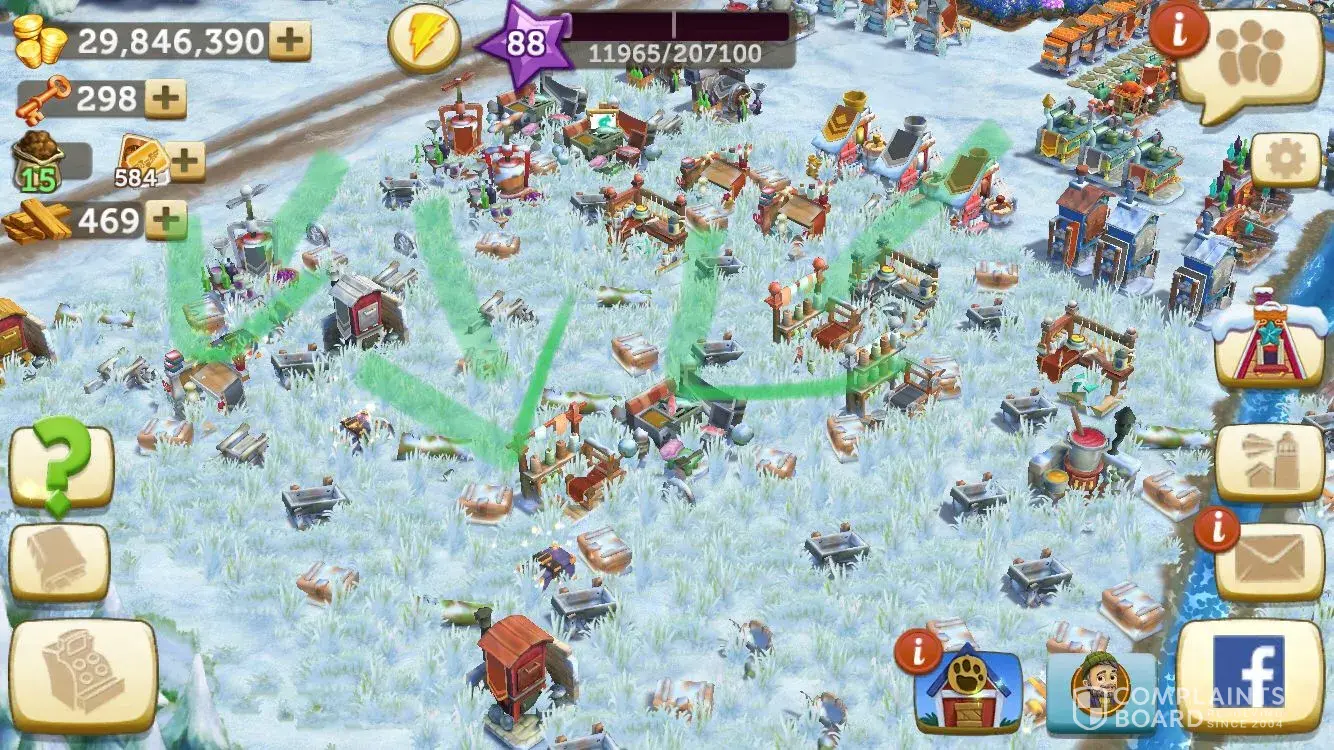Show help with the green question mark
The height and width of the screenshot is (750, 1334).
(x=60, y=466)
